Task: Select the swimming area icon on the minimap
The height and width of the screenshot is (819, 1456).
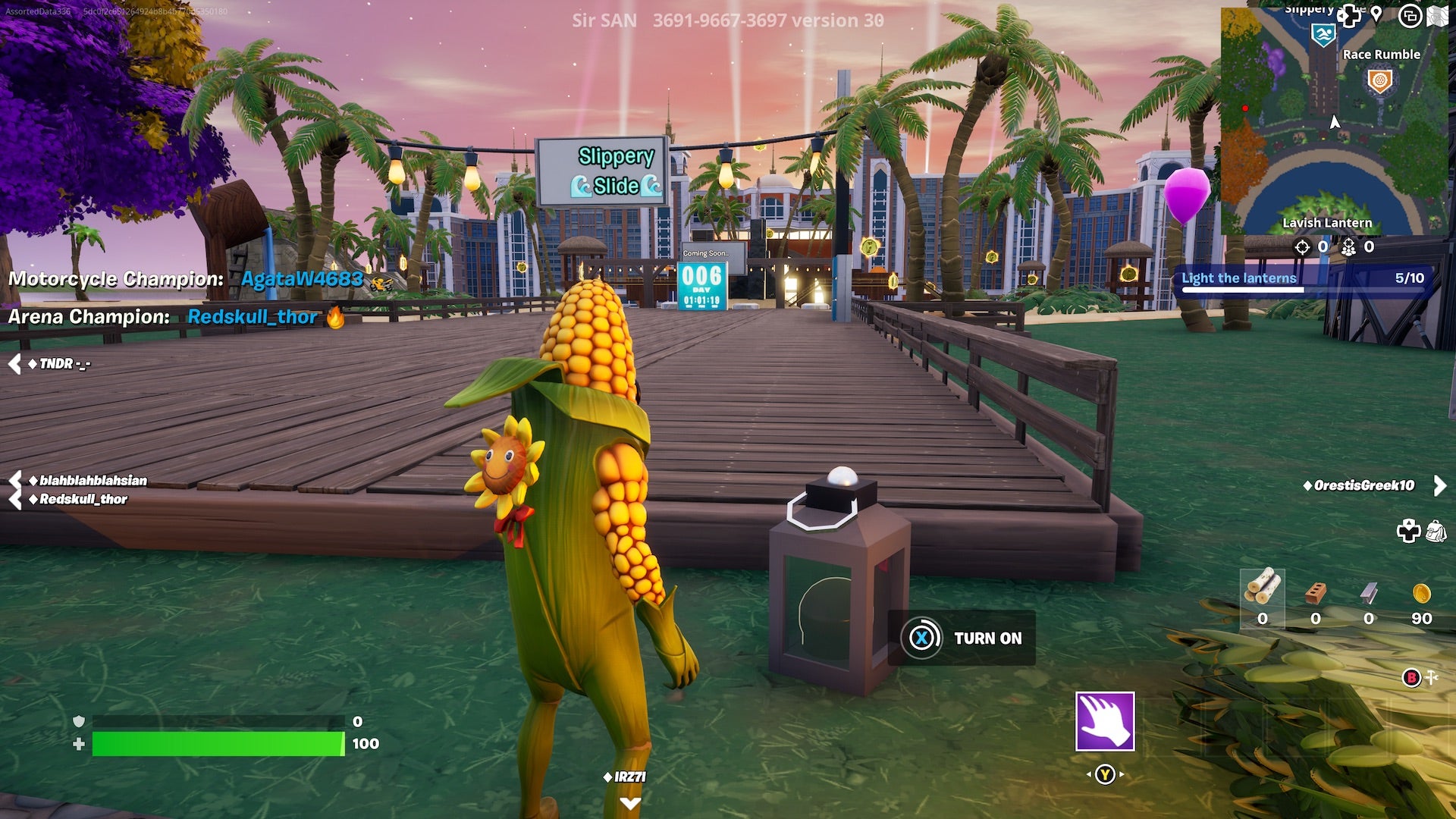Action: coord(1323,34)
